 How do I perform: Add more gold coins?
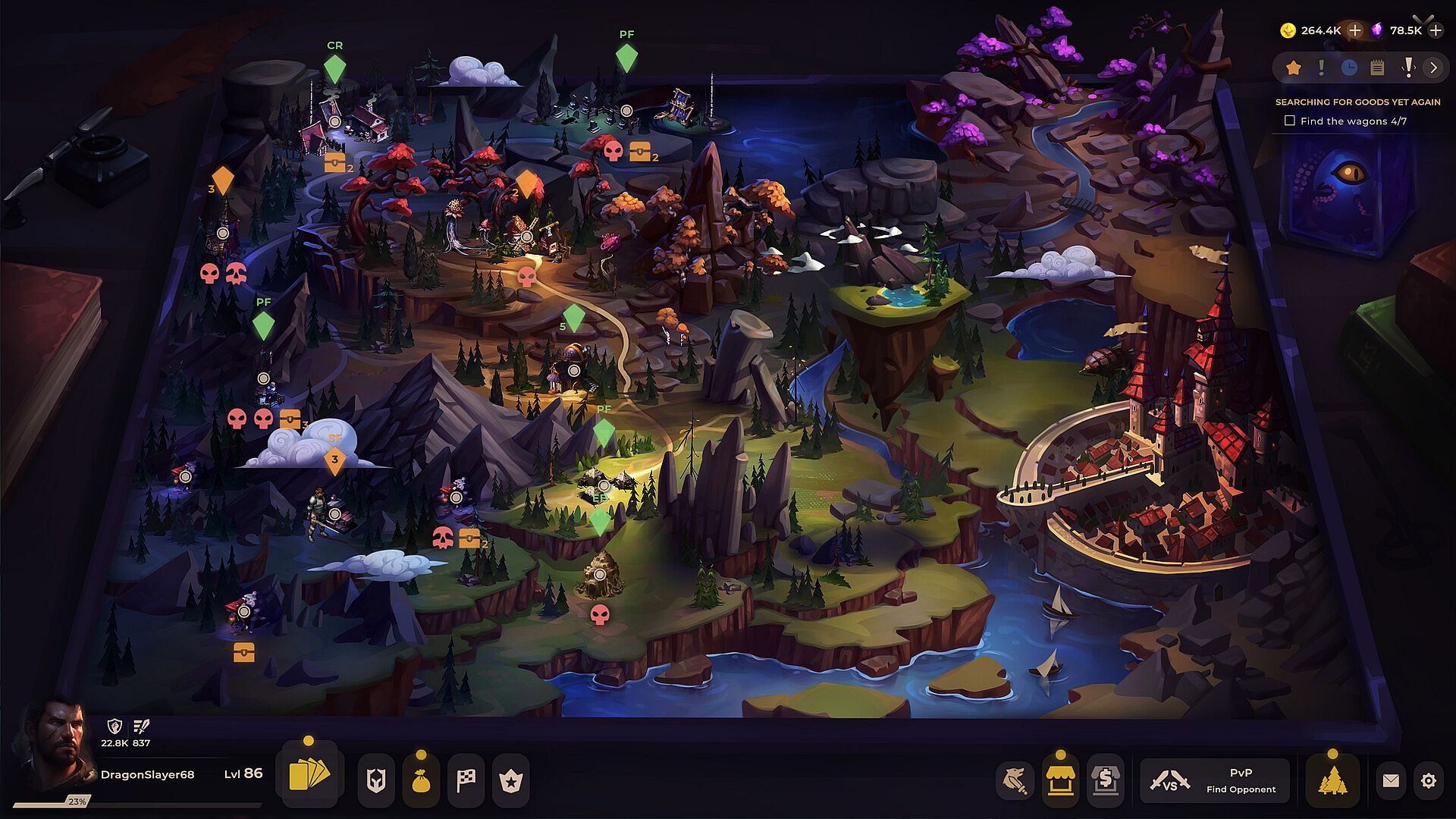click(1355, 30)
